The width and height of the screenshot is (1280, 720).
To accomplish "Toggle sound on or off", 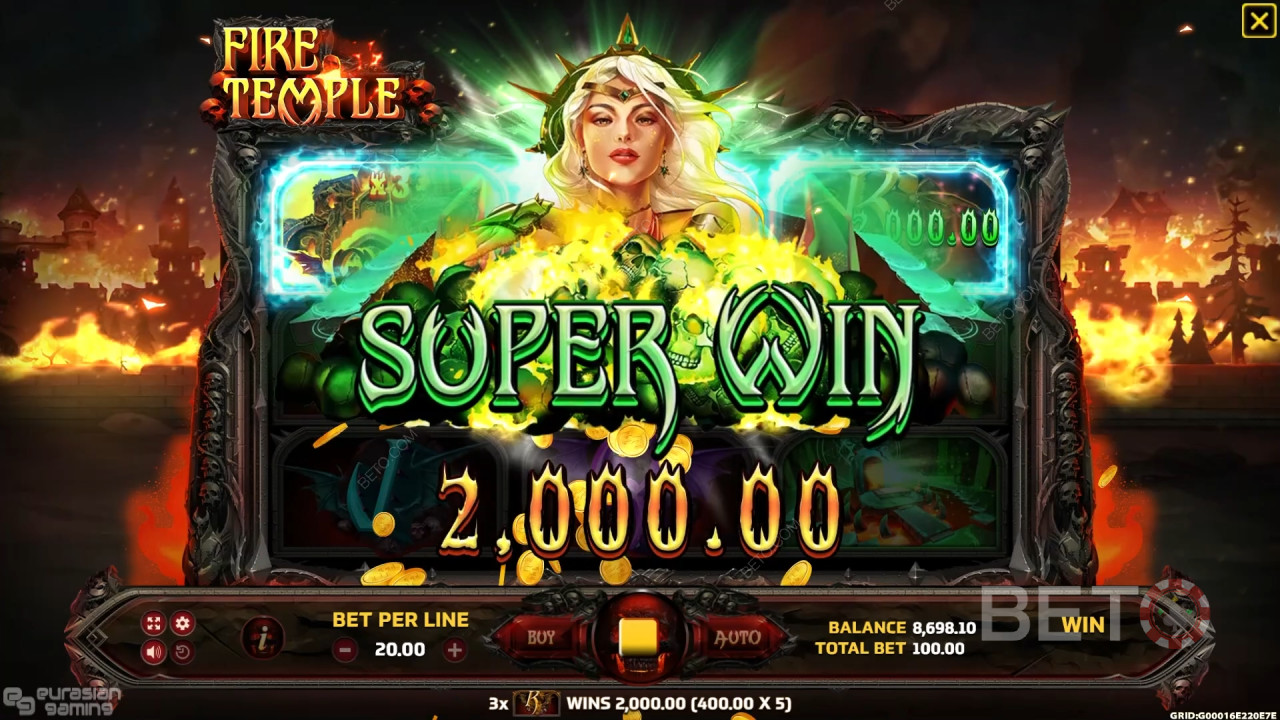I will click(152, 651).
